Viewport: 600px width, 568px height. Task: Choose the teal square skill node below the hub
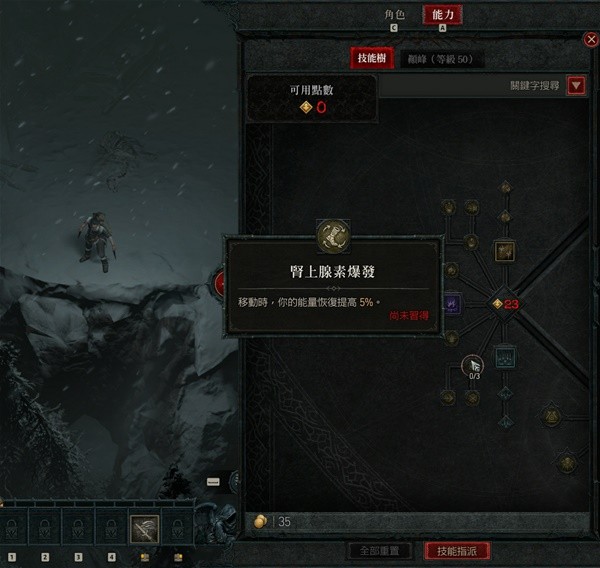504,359
